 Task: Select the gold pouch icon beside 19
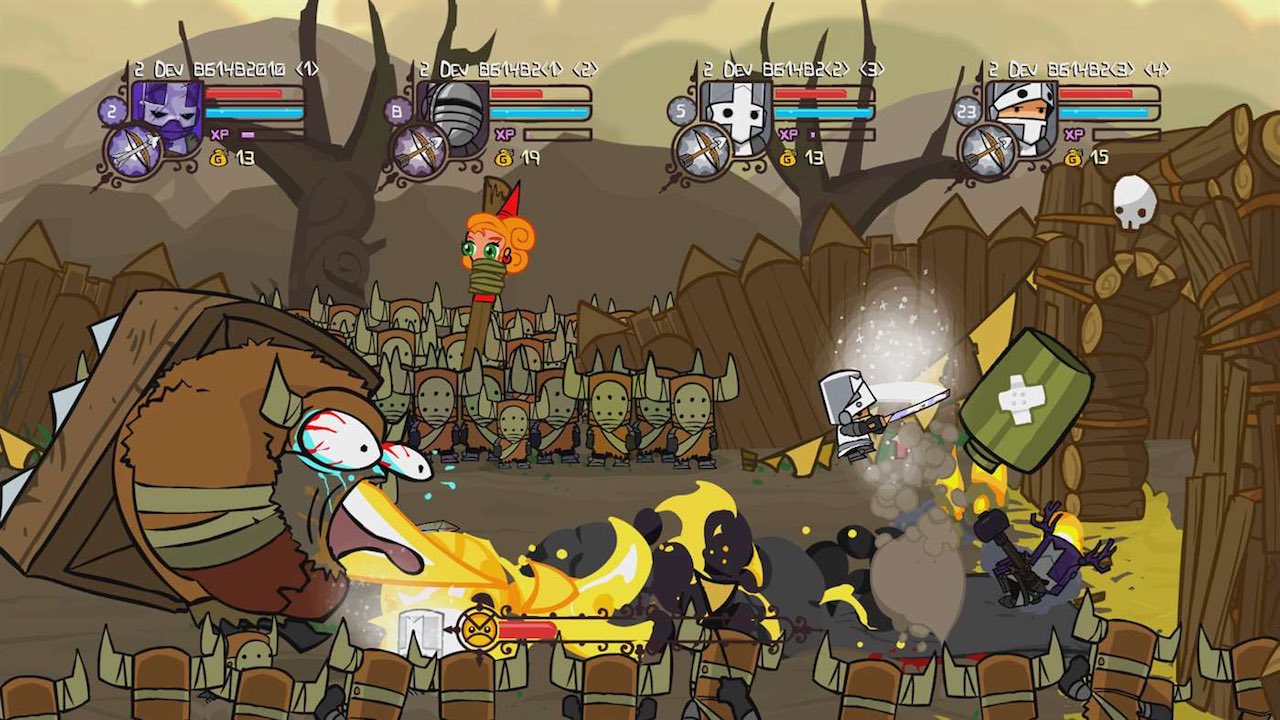[502, 160]
